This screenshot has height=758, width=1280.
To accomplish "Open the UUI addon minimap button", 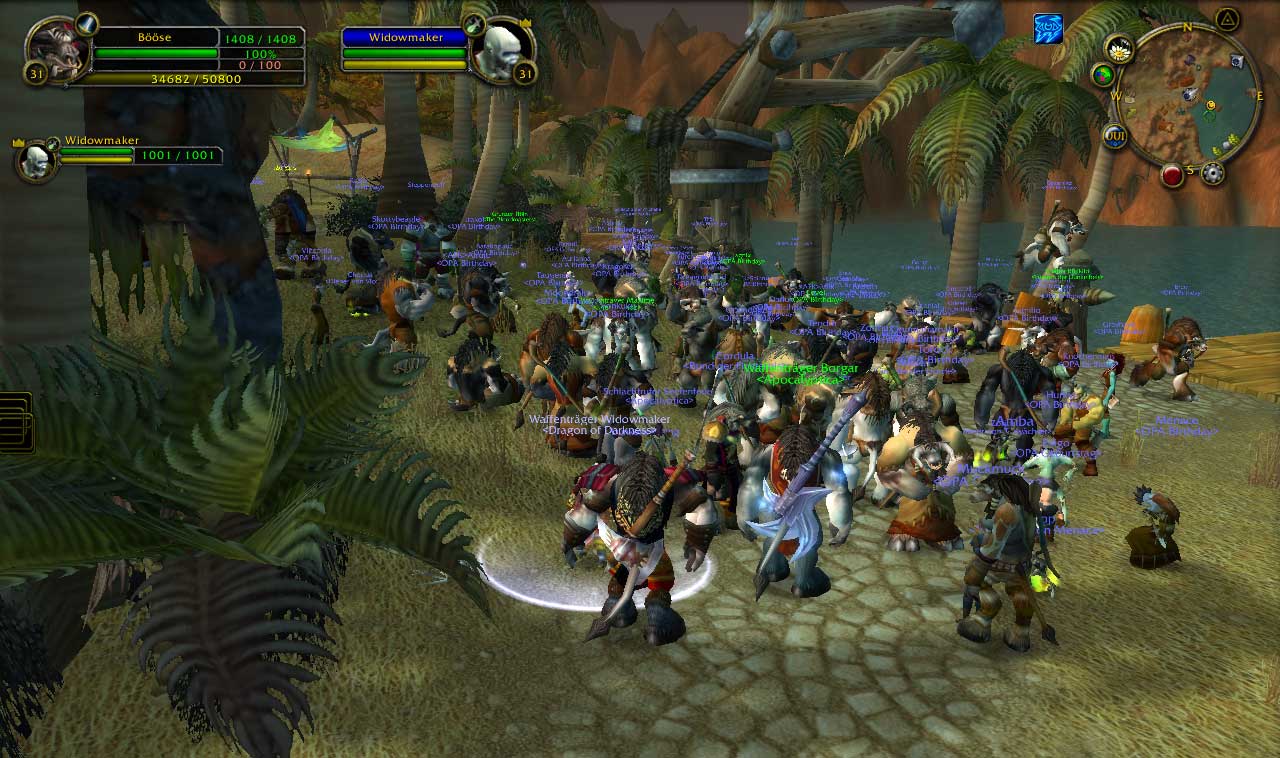I will pos(1115,136).
